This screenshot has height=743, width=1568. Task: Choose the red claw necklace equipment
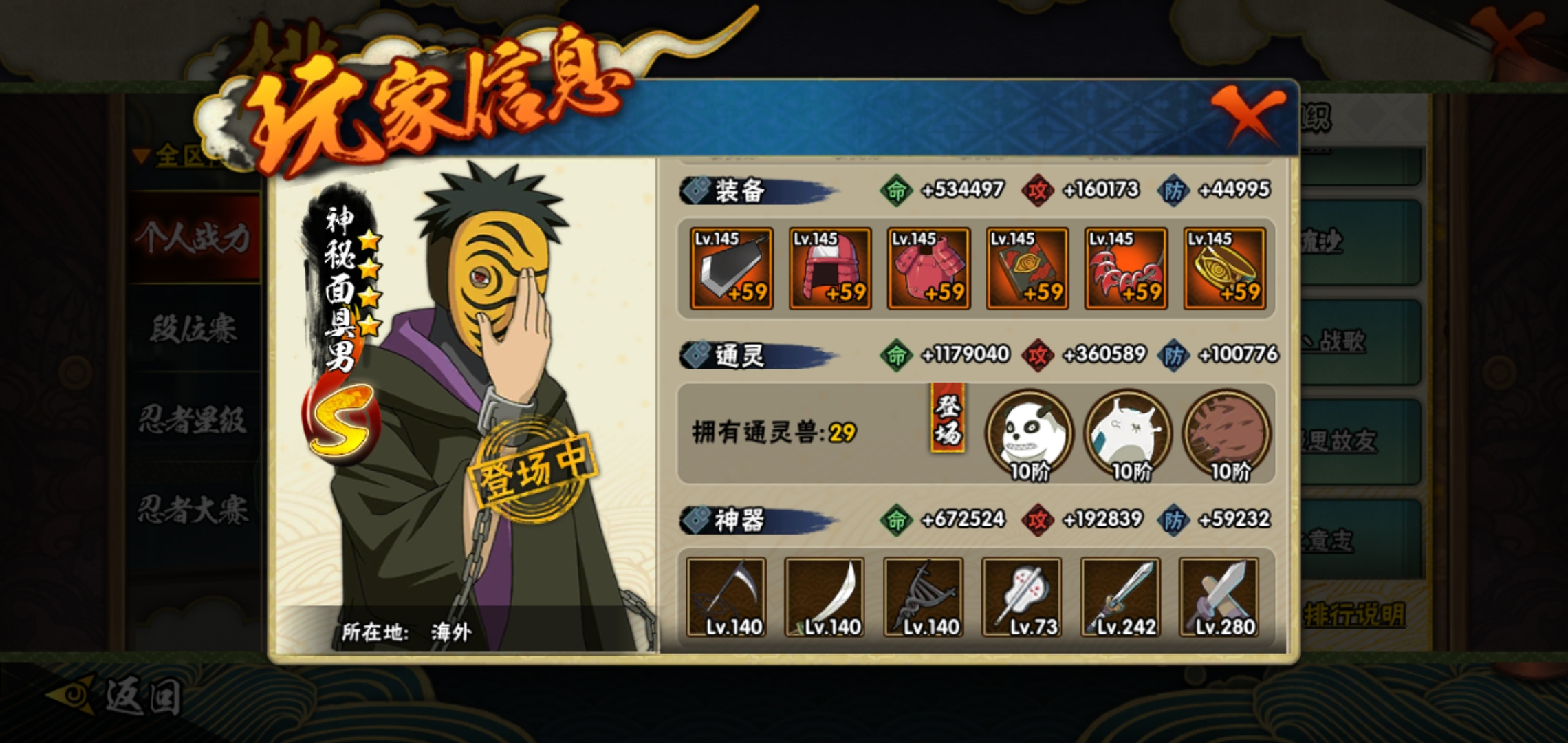[1126, 268]
